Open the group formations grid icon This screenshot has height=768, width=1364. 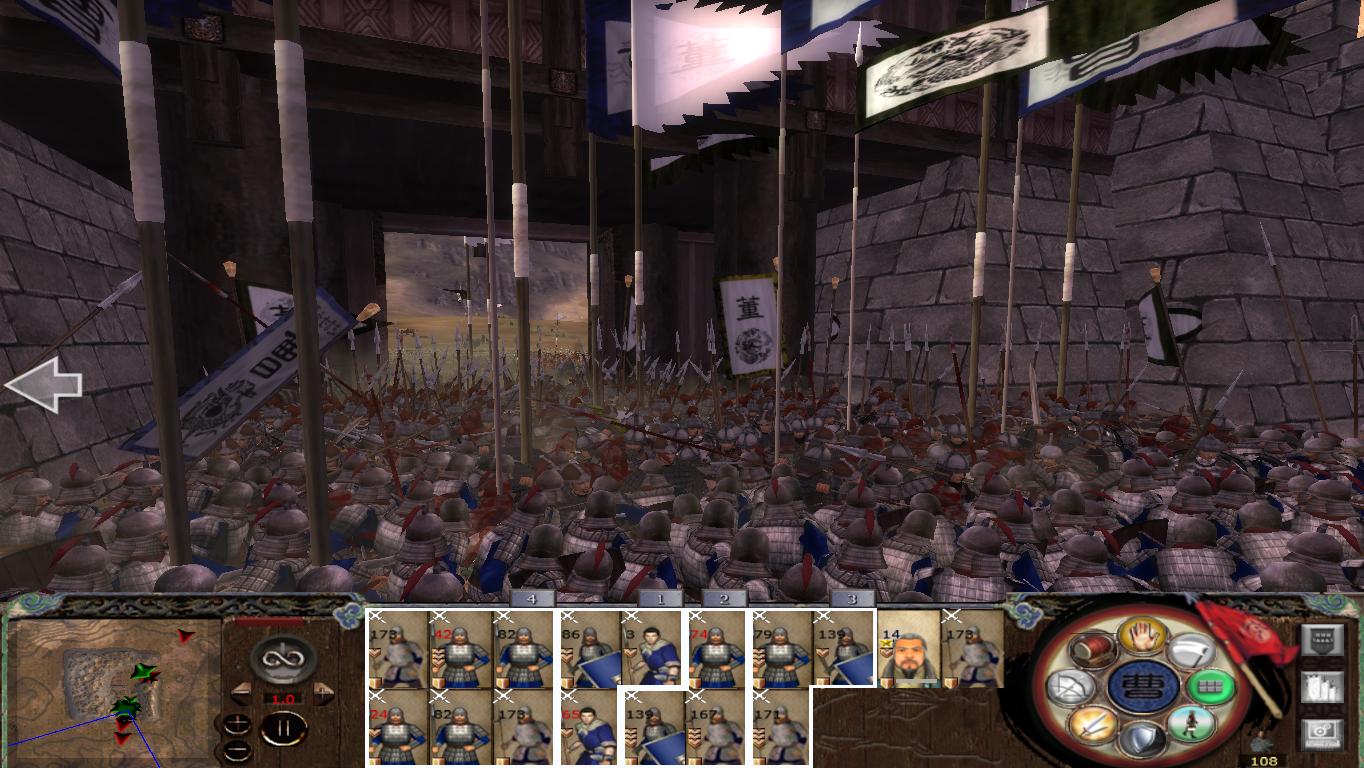(1214, 687)
